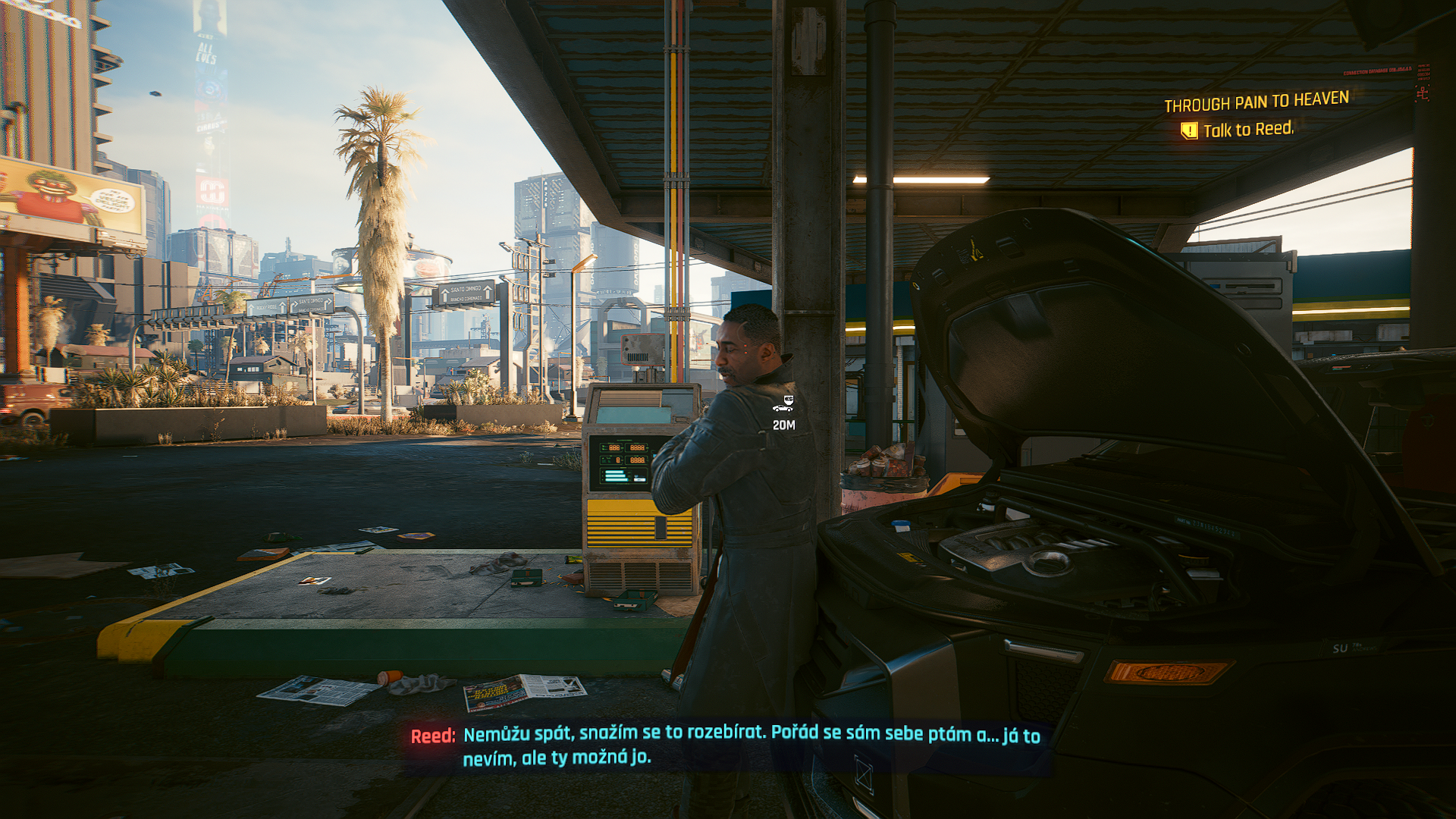Select the Through Pain to Heaven quest tracker
Image resolution: width=1456 pixels, height=819 pixels.
click(1256, 101)
